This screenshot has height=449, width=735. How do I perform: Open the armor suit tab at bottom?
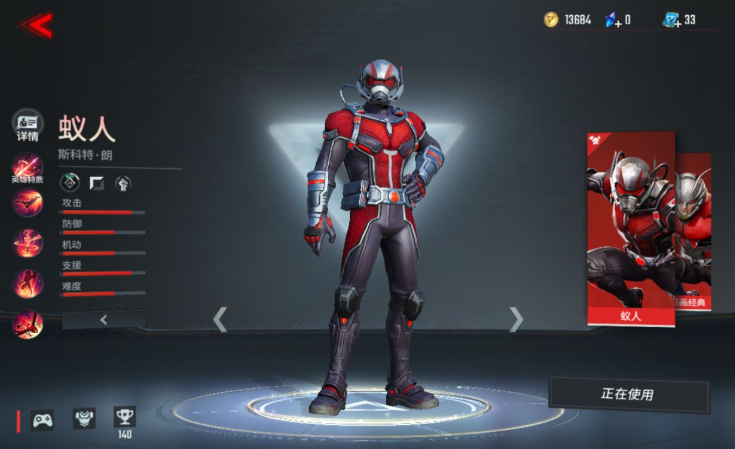click(84, 418)
